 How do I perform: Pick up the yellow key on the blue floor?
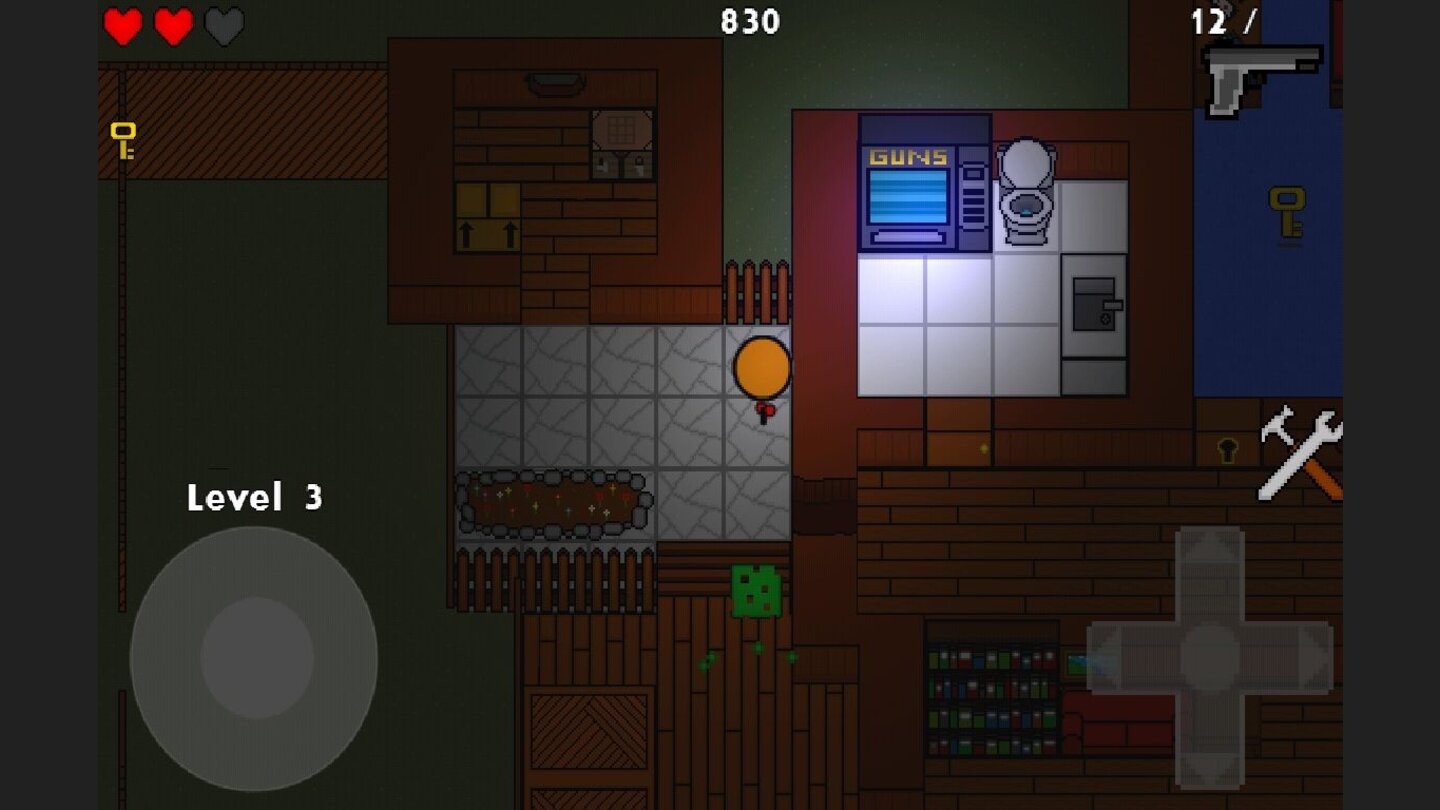(x=1284, y=210)
